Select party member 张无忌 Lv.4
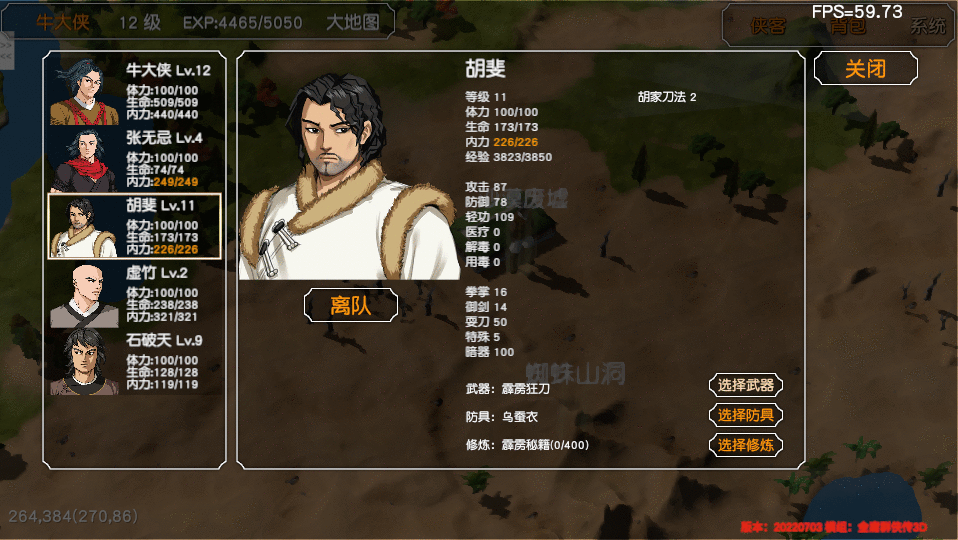Screen dimensions: 958x540 tap(134, 158)
